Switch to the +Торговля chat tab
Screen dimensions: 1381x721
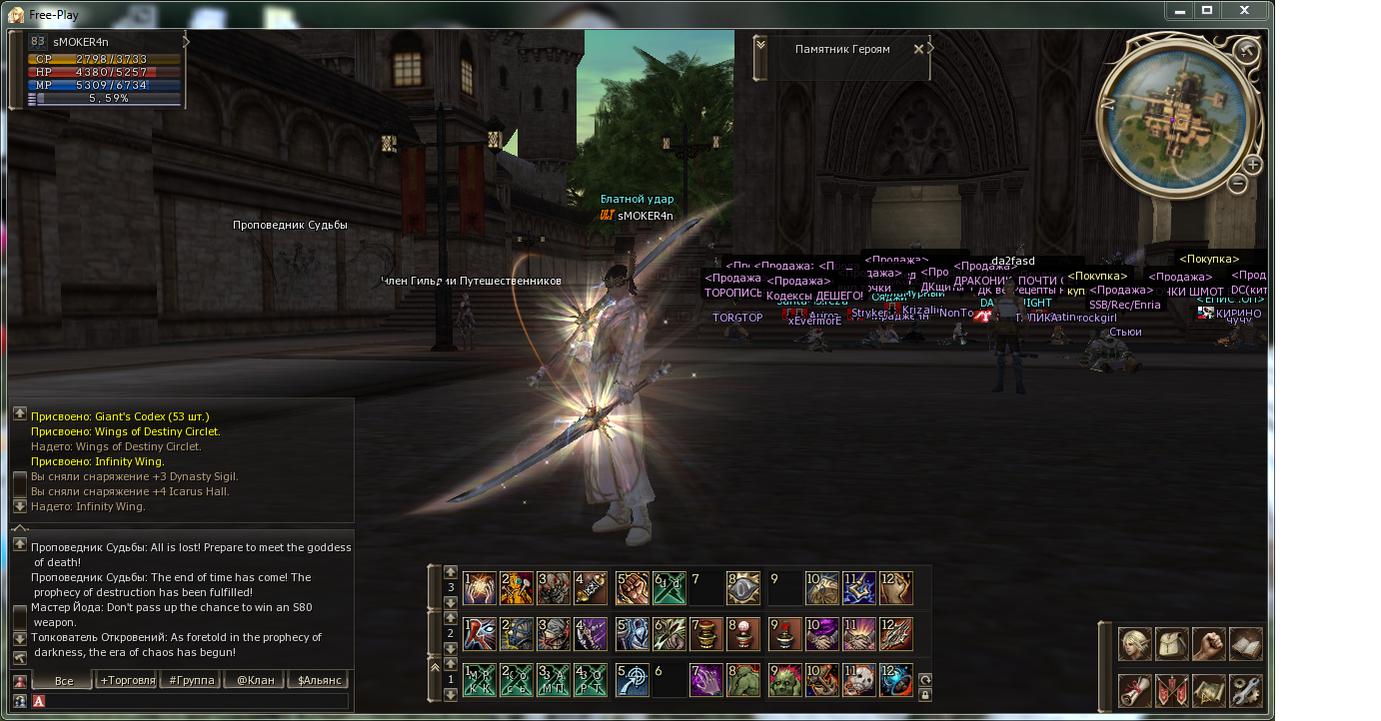tap(127, 680)
